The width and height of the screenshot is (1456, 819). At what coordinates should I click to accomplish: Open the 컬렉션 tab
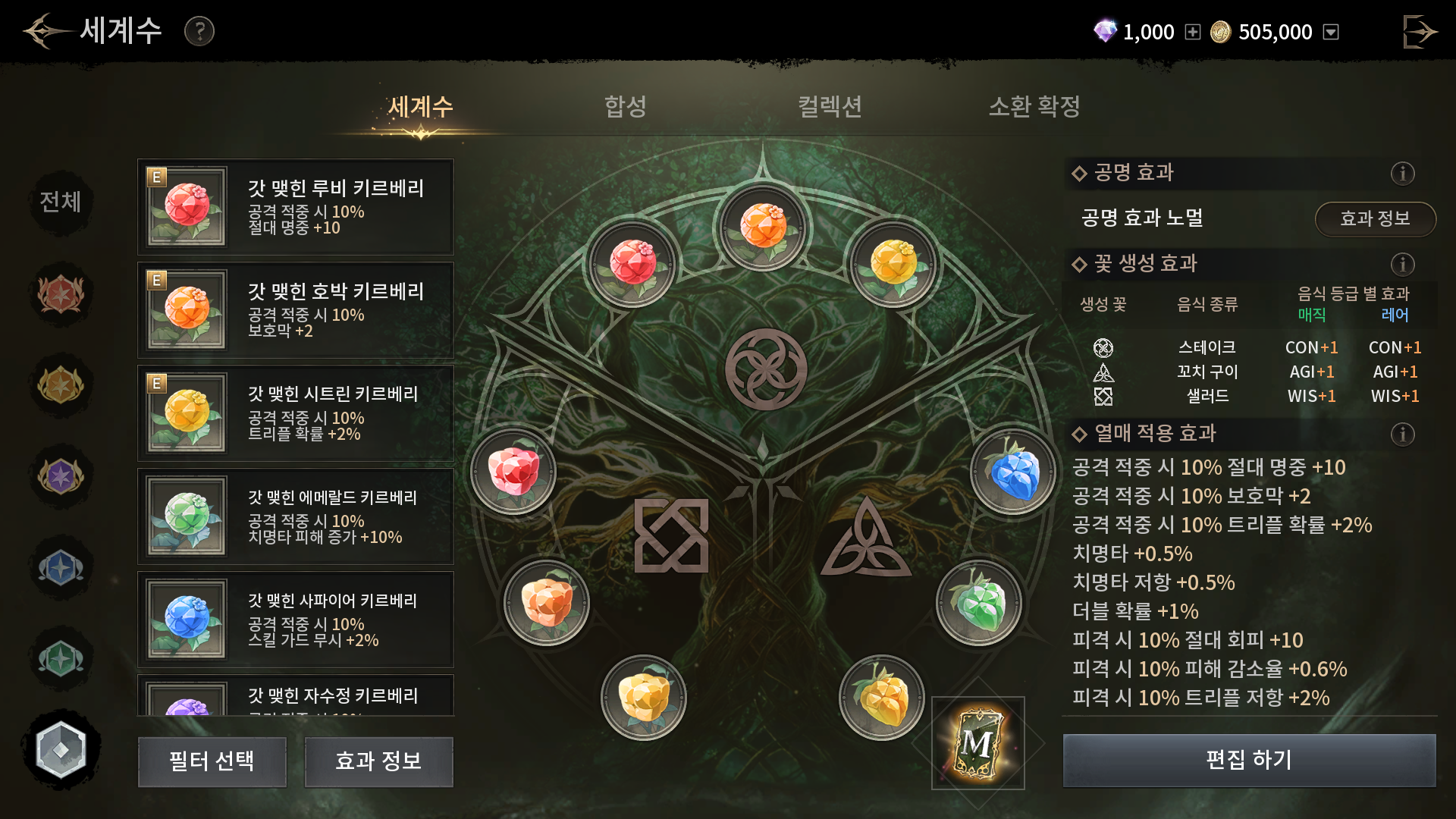[830, 106]
